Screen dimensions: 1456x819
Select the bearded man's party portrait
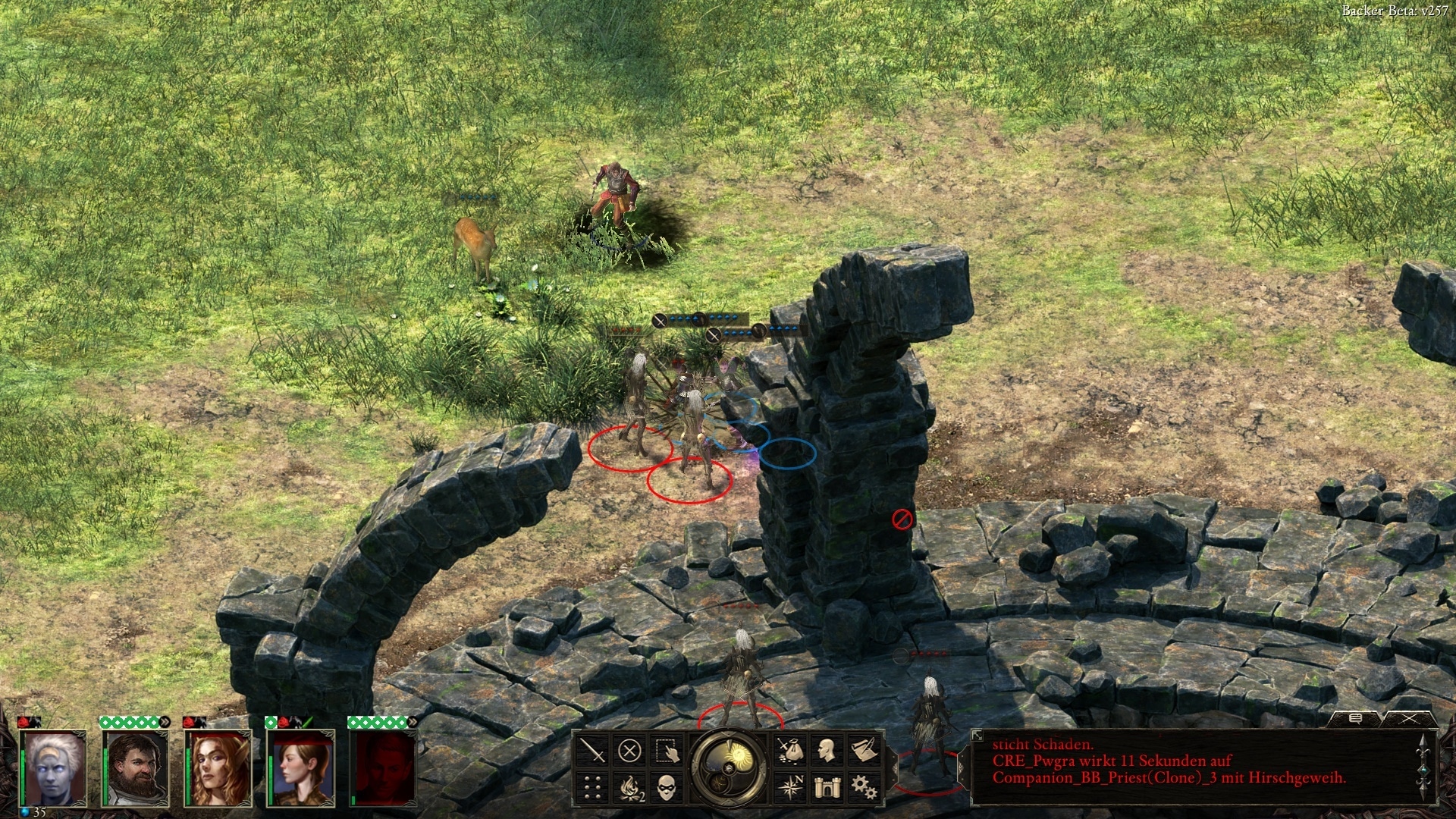coord(136,767)
